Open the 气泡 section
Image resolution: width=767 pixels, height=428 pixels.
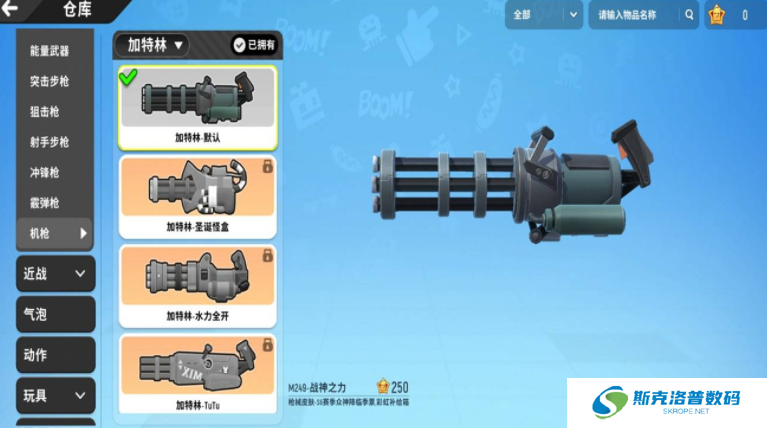[x=56, y=314]
